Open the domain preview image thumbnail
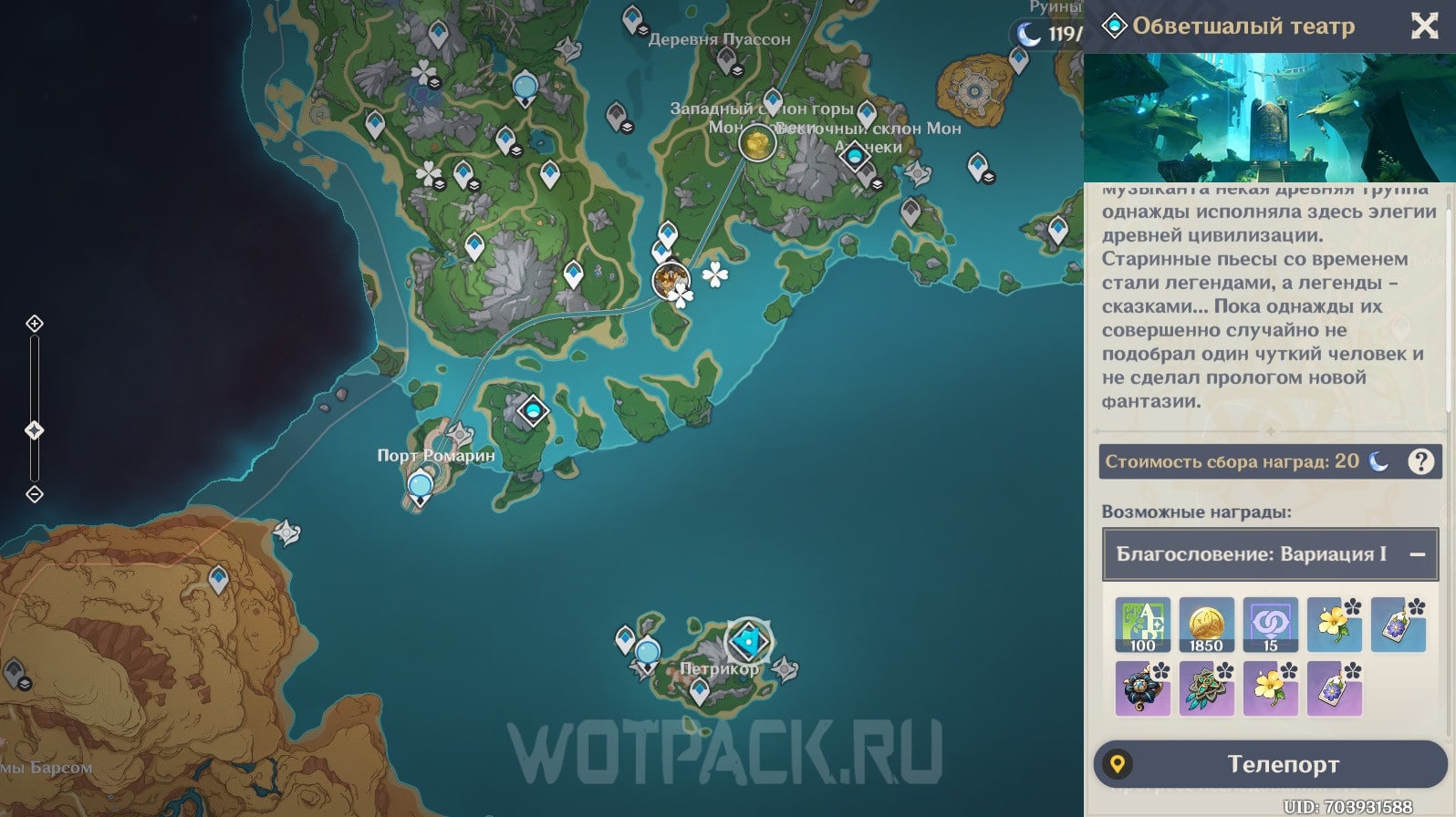1456x817 pixels. click(1269, 118)
